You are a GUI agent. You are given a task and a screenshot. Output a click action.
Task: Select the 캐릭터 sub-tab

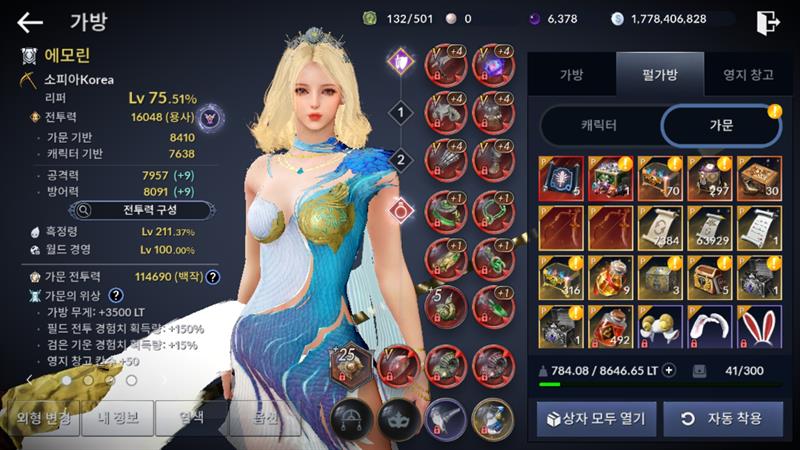(599, 127)
